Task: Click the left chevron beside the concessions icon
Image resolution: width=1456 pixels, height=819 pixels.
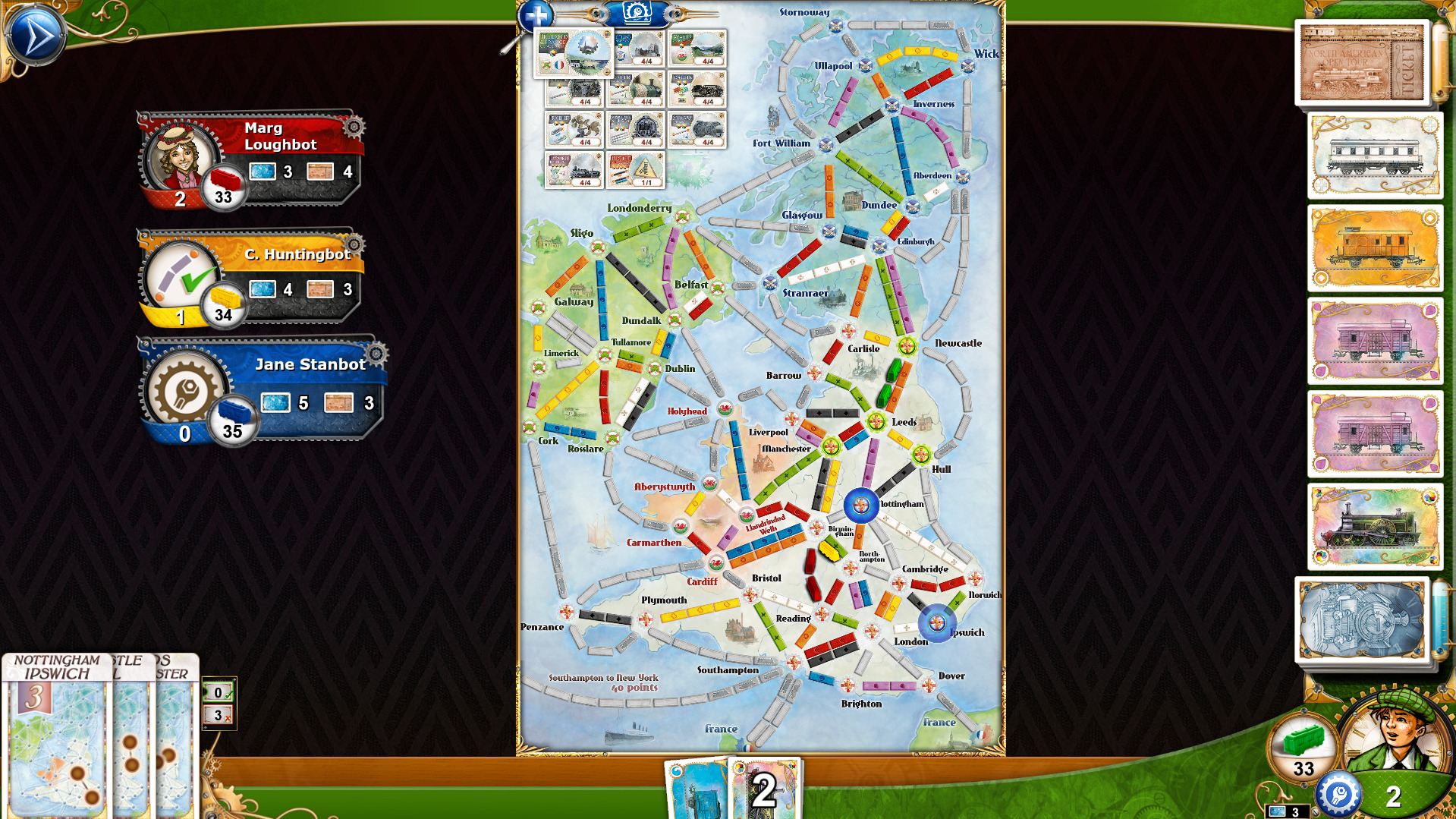Action: tap(596, 13)
